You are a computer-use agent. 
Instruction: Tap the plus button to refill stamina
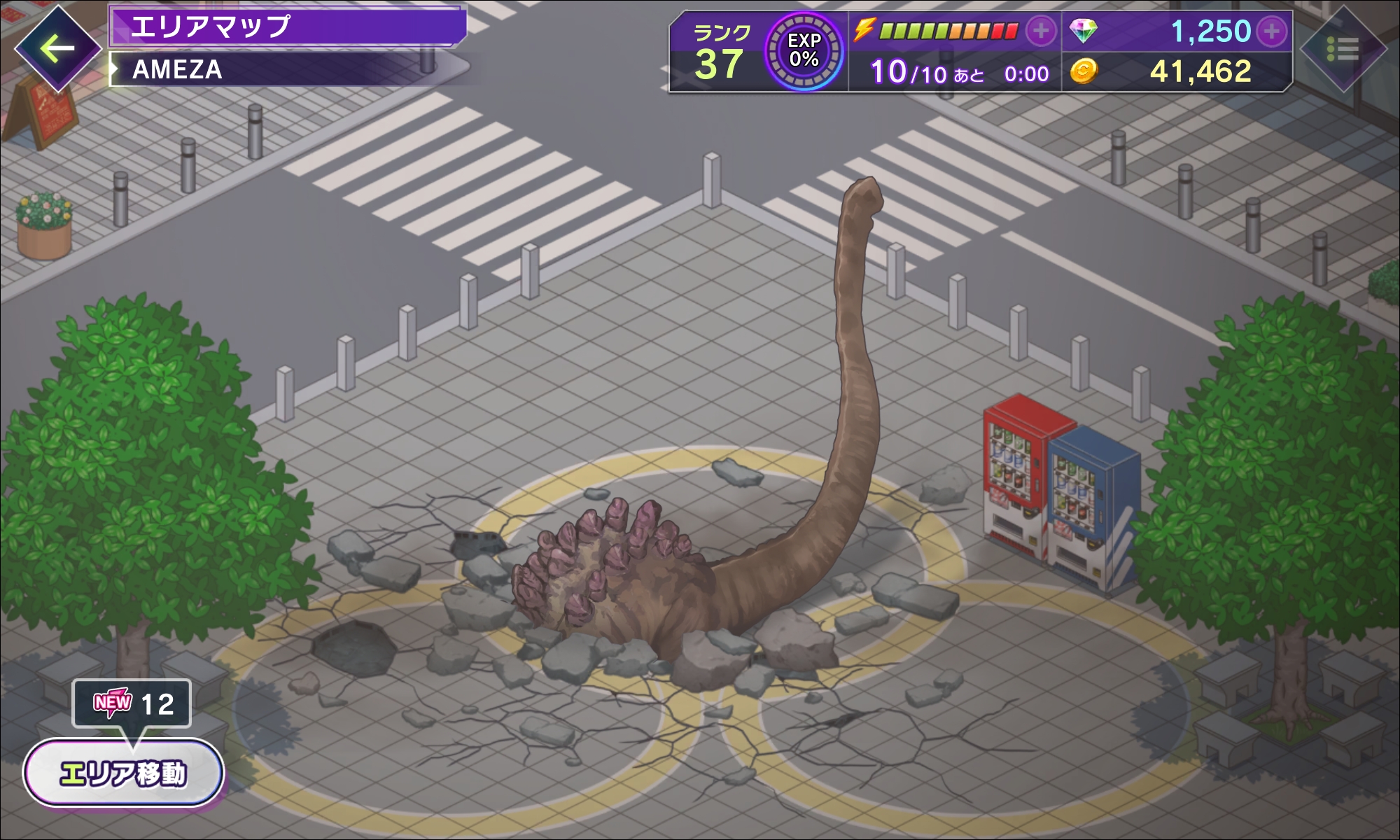click(x=1041, y=31)
